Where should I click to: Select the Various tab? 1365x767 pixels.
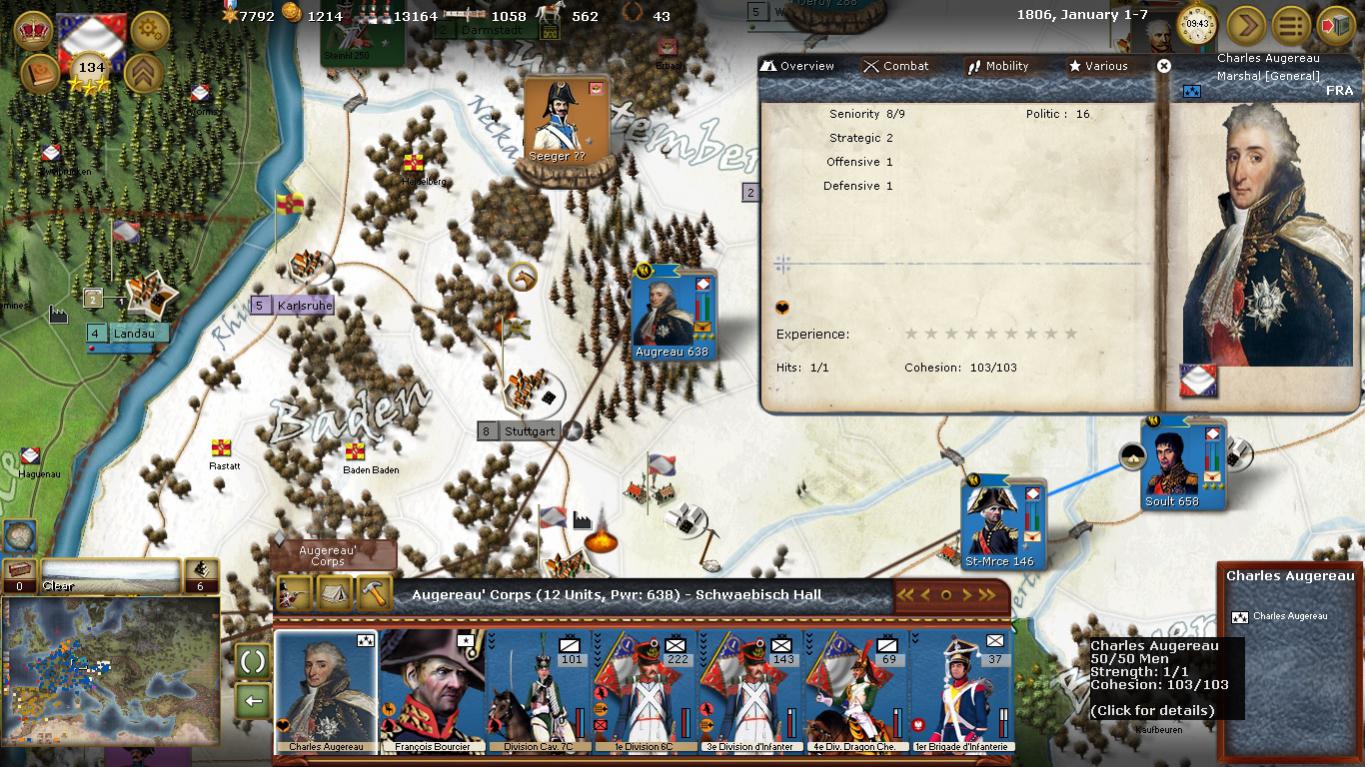1098,66
